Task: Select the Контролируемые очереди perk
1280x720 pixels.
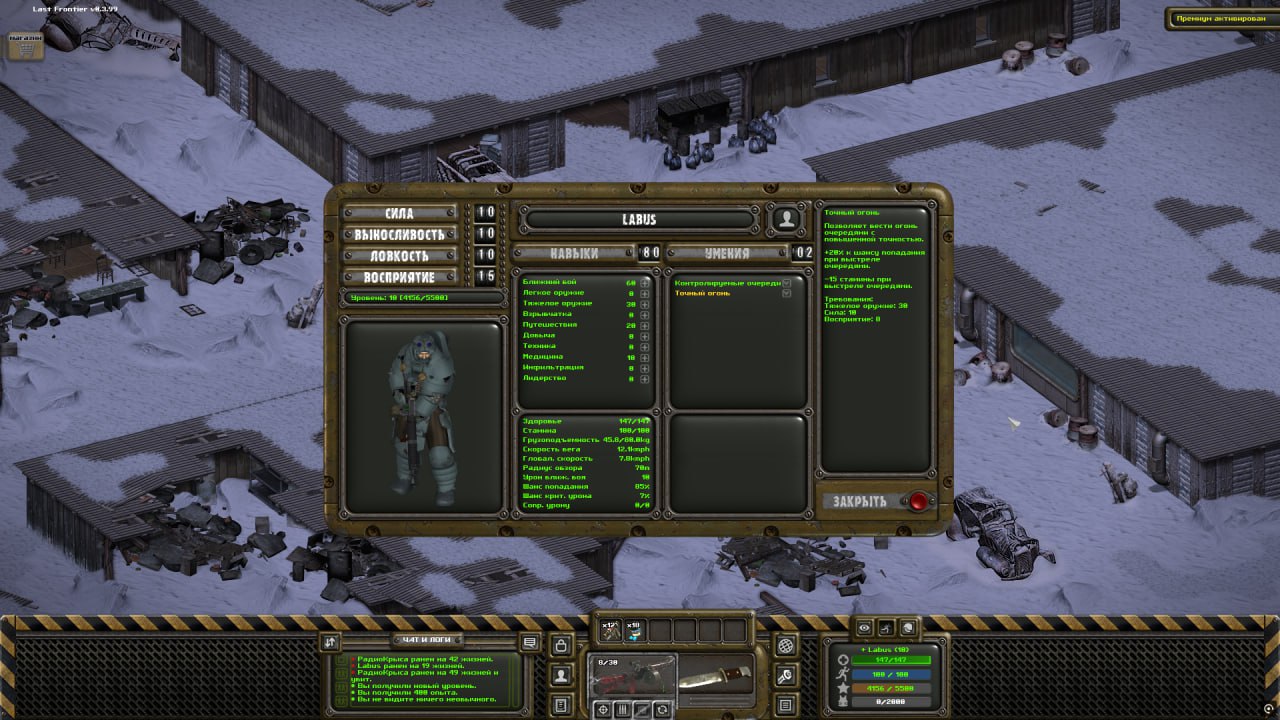Action: (x=727, y=283)
